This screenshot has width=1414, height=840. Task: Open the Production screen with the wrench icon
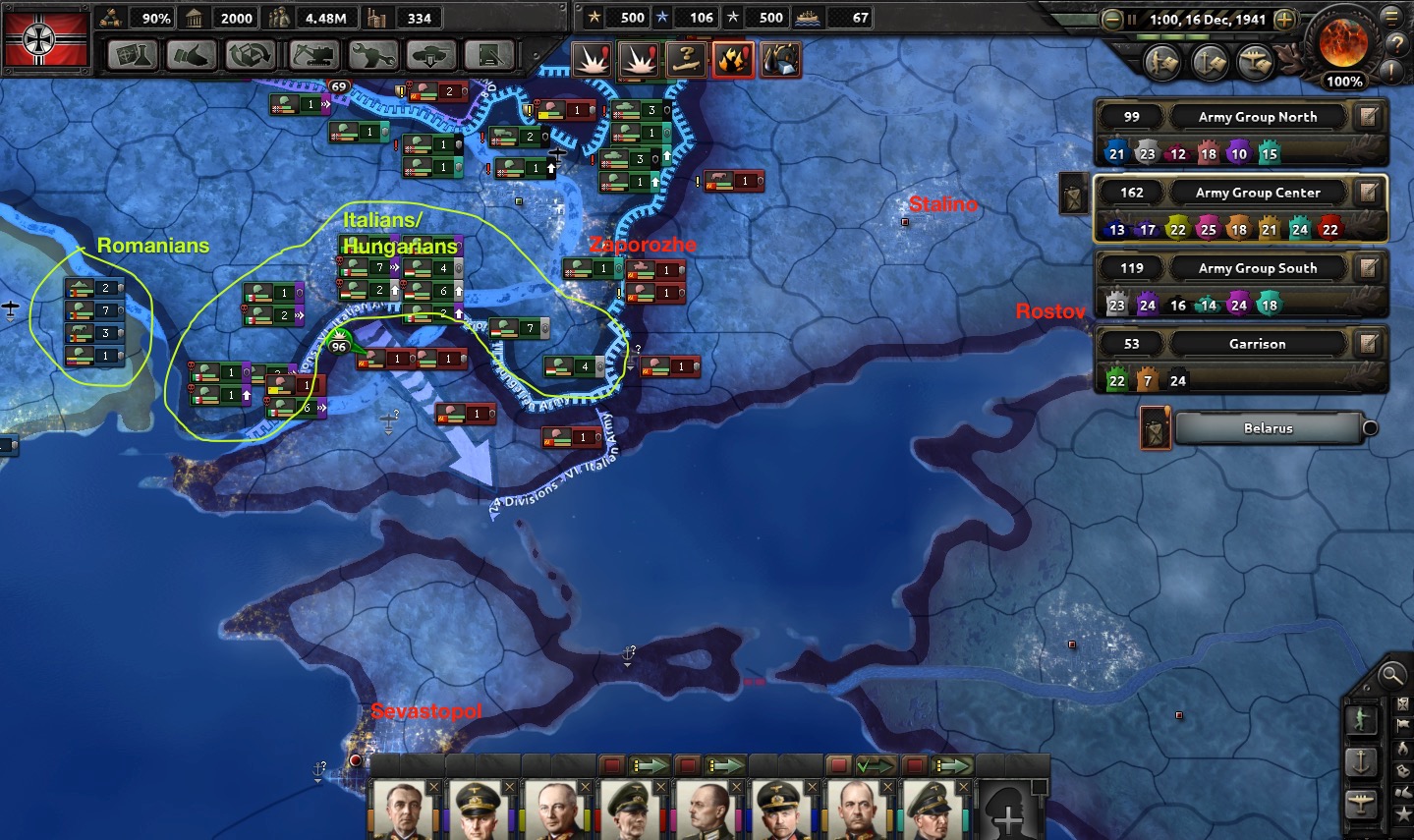[x=371, y=55]
